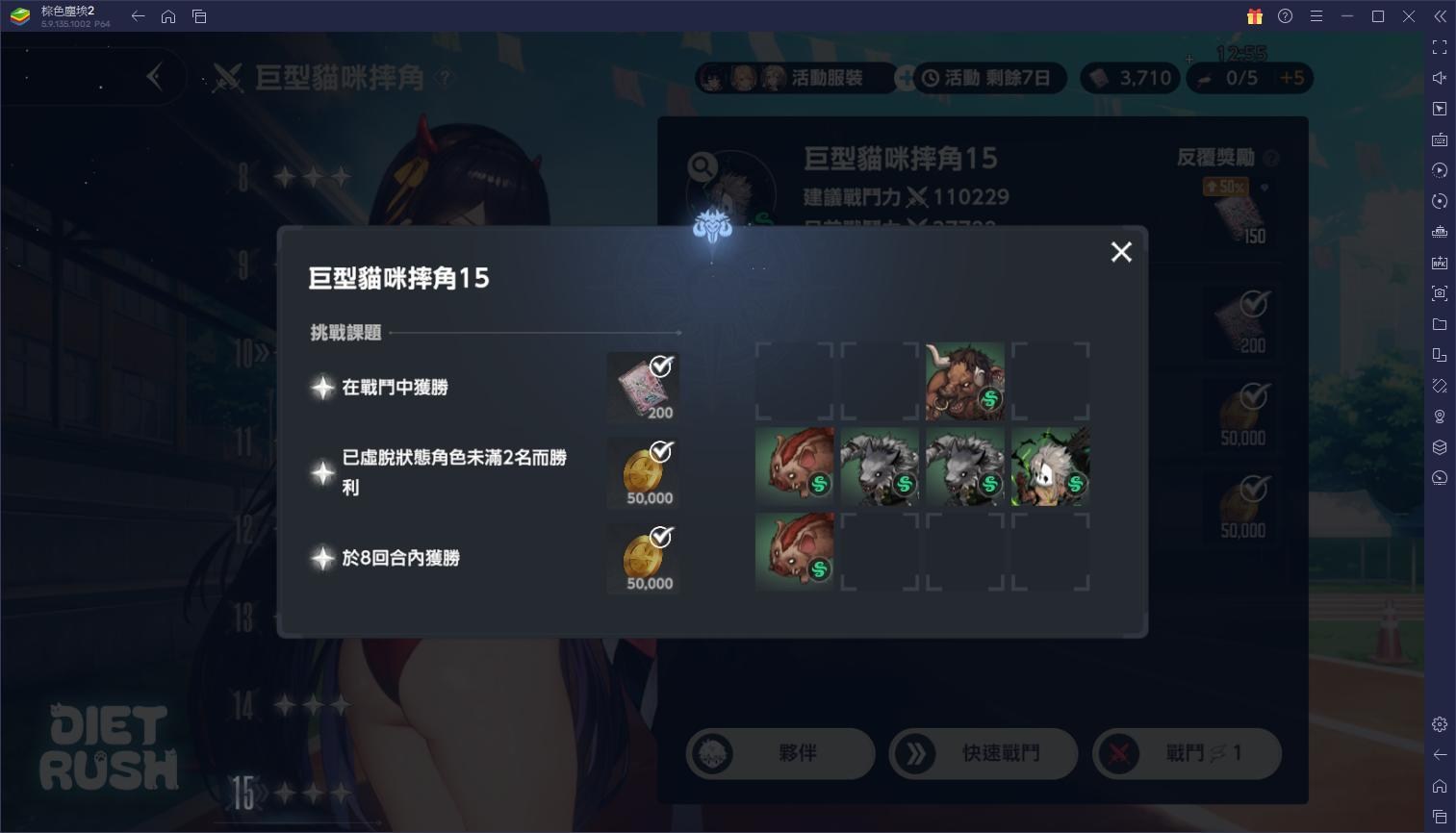
Task: Rotate the screen using the sidebar rotate icon
Action: pos(1440,201)
